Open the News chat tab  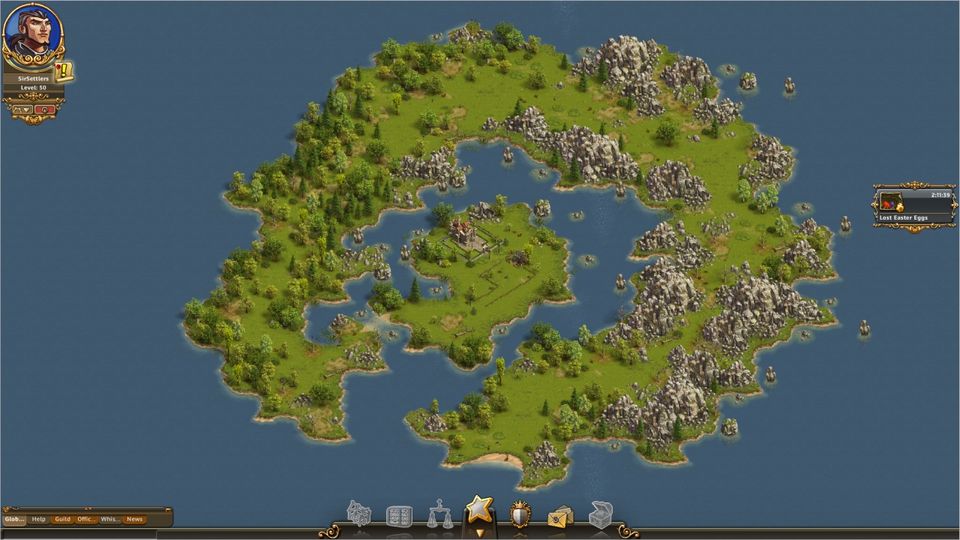[x=134, y=519]
